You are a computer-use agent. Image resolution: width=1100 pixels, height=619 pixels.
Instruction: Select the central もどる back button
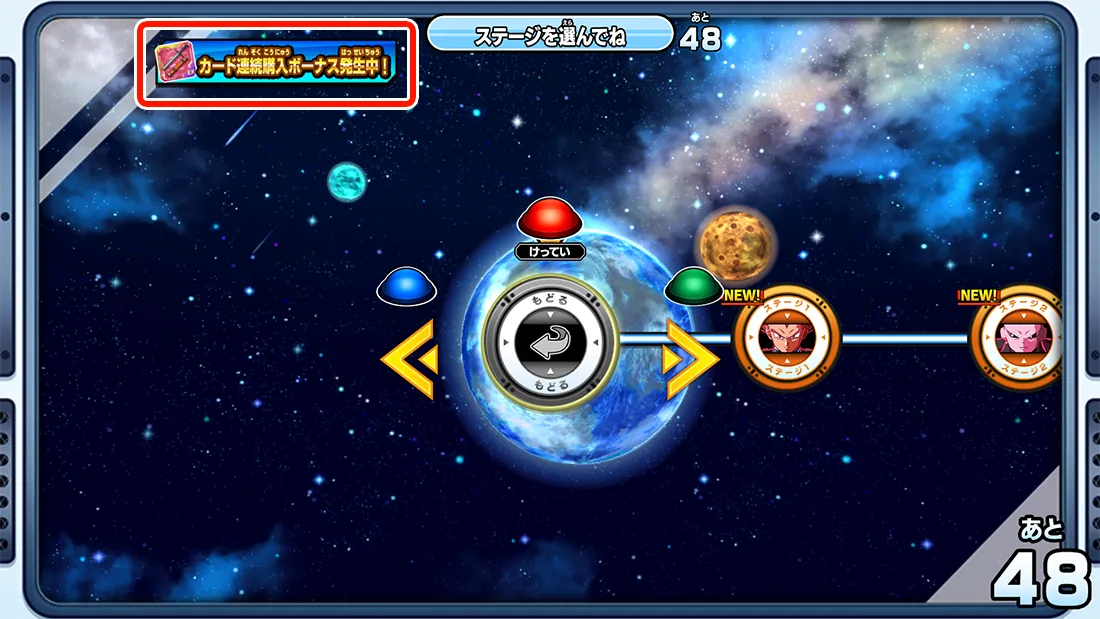548,342
